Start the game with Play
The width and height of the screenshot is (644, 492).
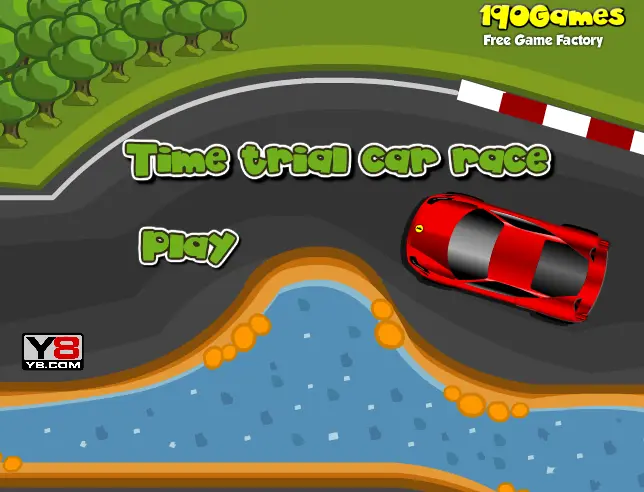tap(188, 244)
